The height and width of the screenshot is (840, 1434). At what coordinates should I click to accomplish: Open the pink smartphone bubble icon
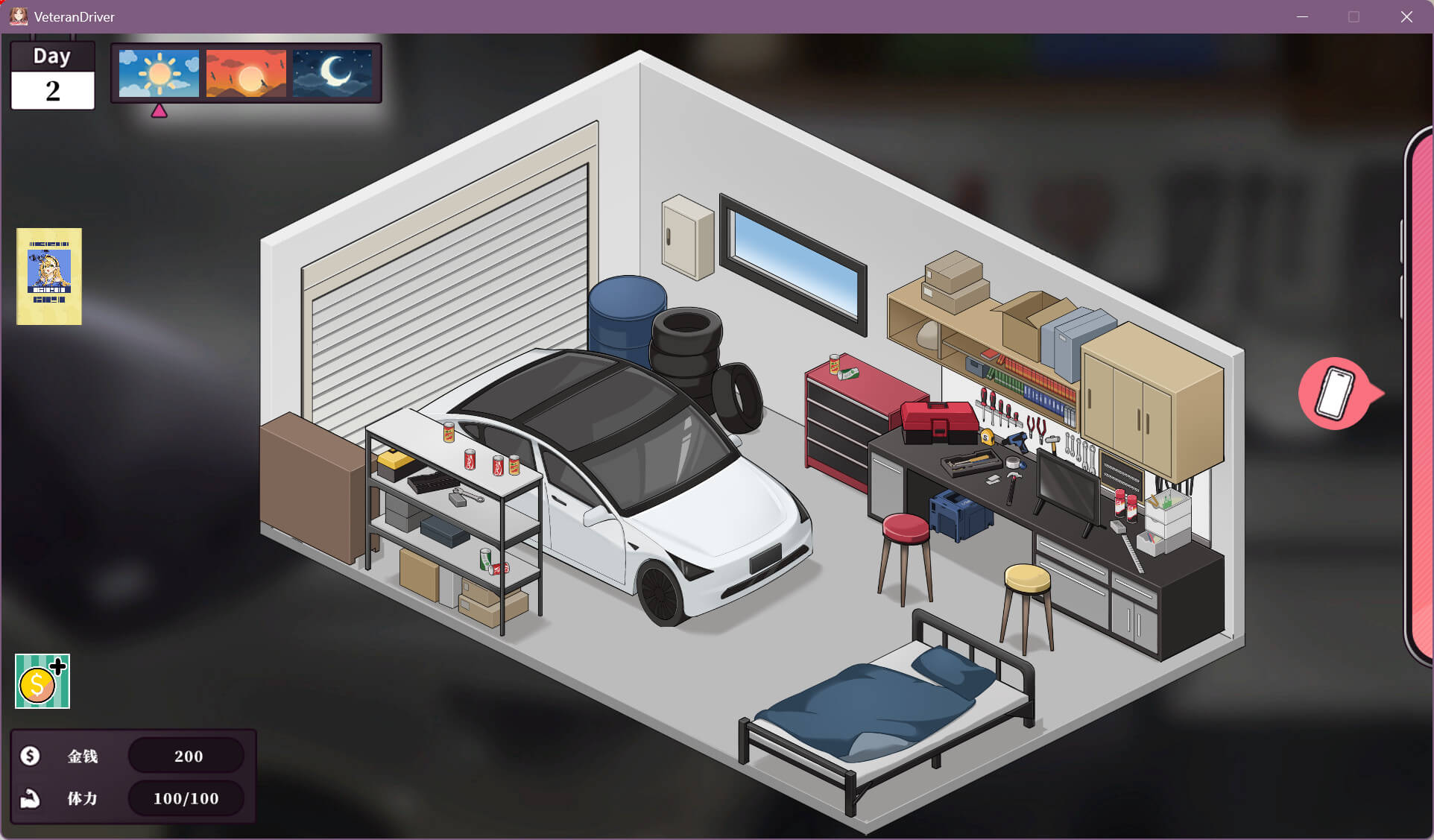tap(1335, 393)
